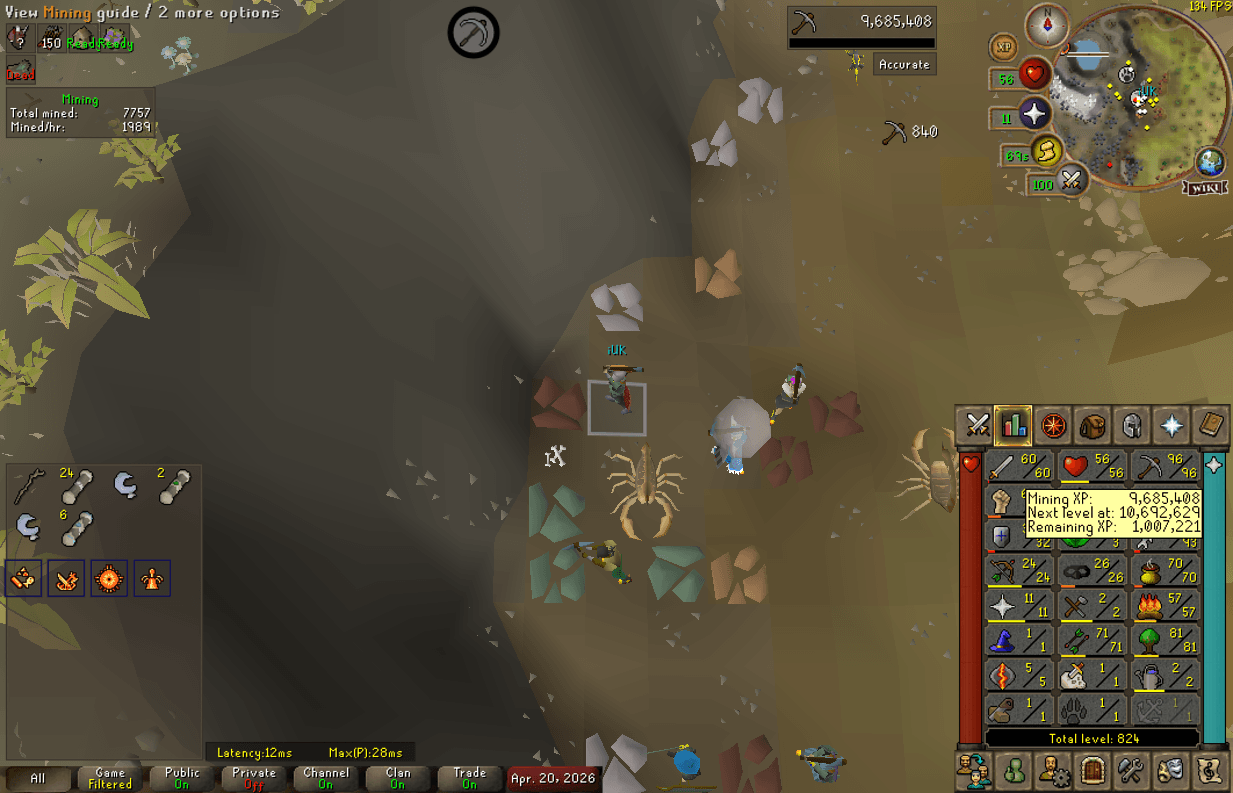Open the Worn Equipment helmet tab
Viewport: 1233px width, 793px height.
click(1131, 426)
